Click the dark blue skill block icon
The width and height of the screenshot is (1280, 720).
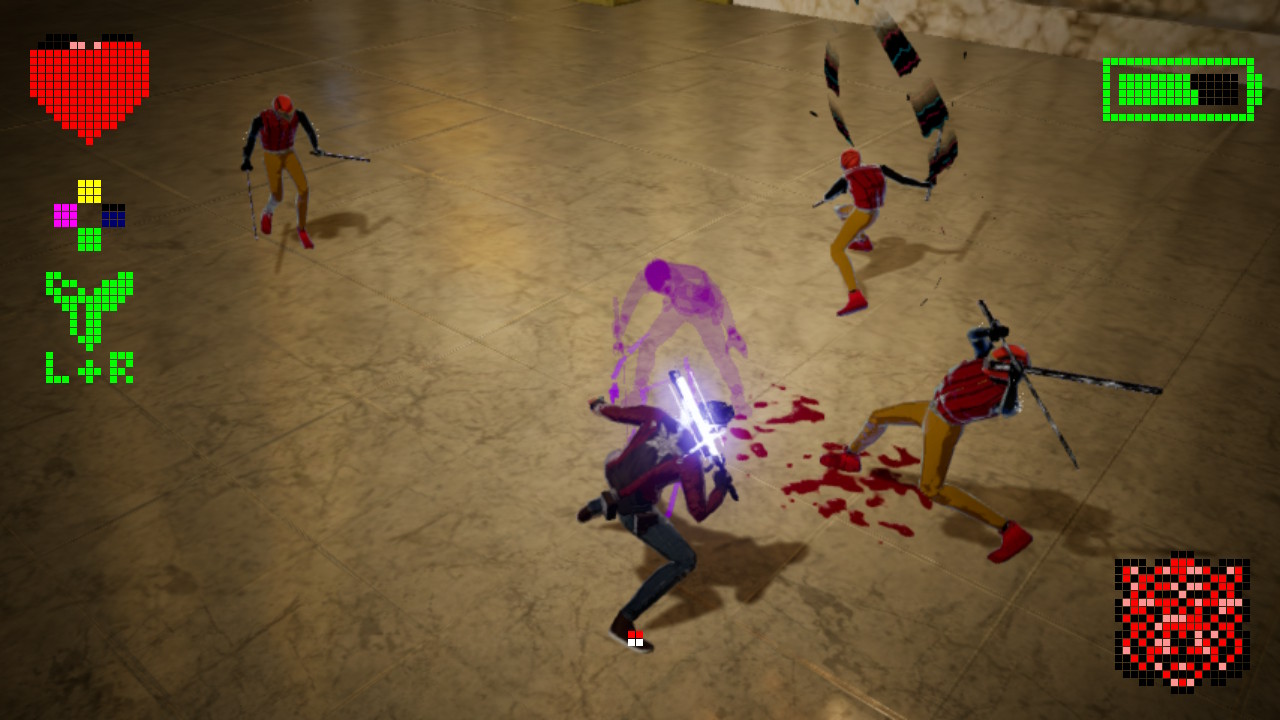pos(112,217)
